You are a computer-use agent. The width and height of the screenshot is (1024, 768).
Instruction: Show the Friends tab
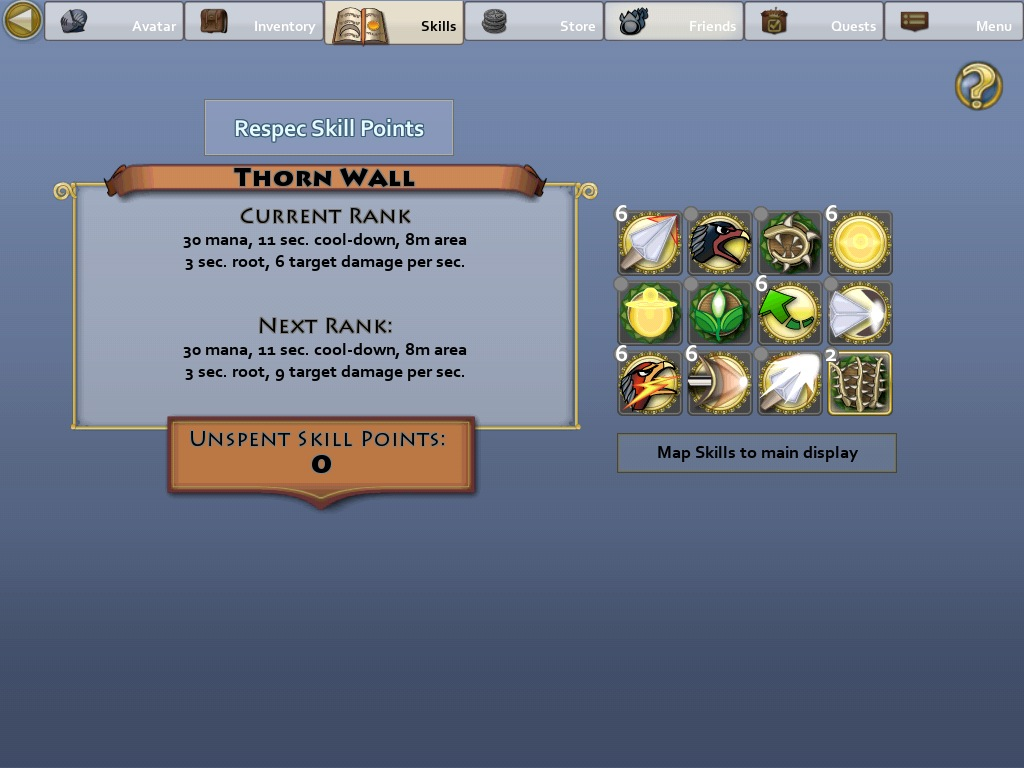[x=674, y=22]
